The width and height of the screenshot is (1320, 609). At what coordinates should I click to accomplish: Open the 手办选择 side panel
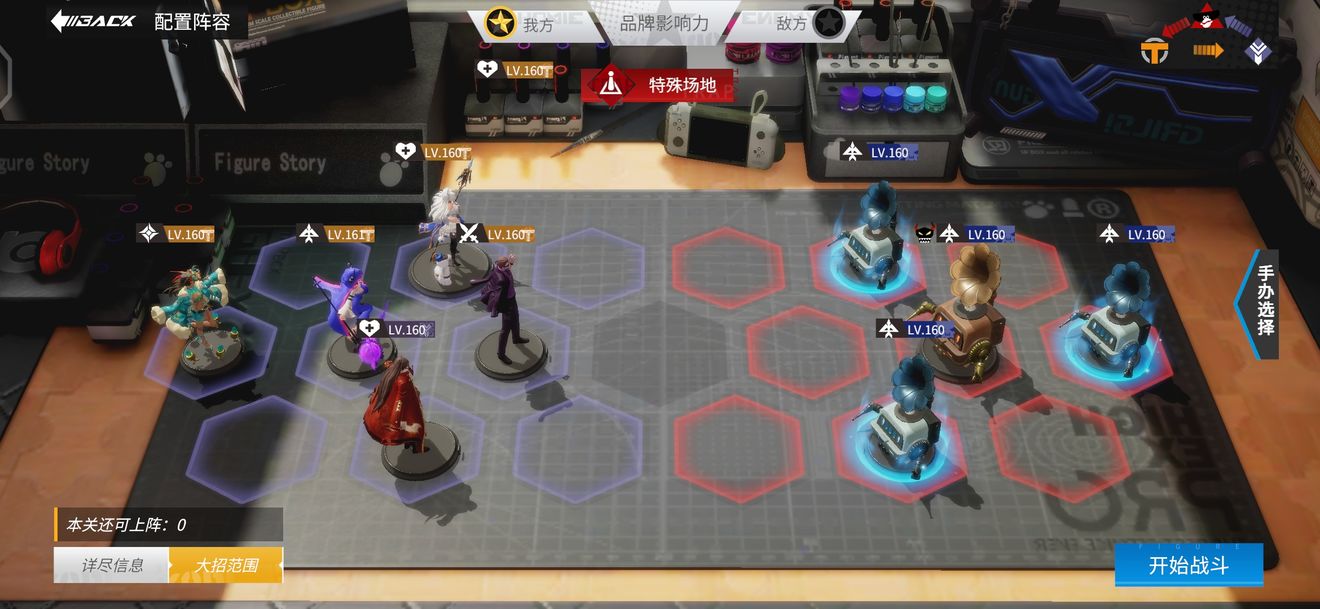1264,300
